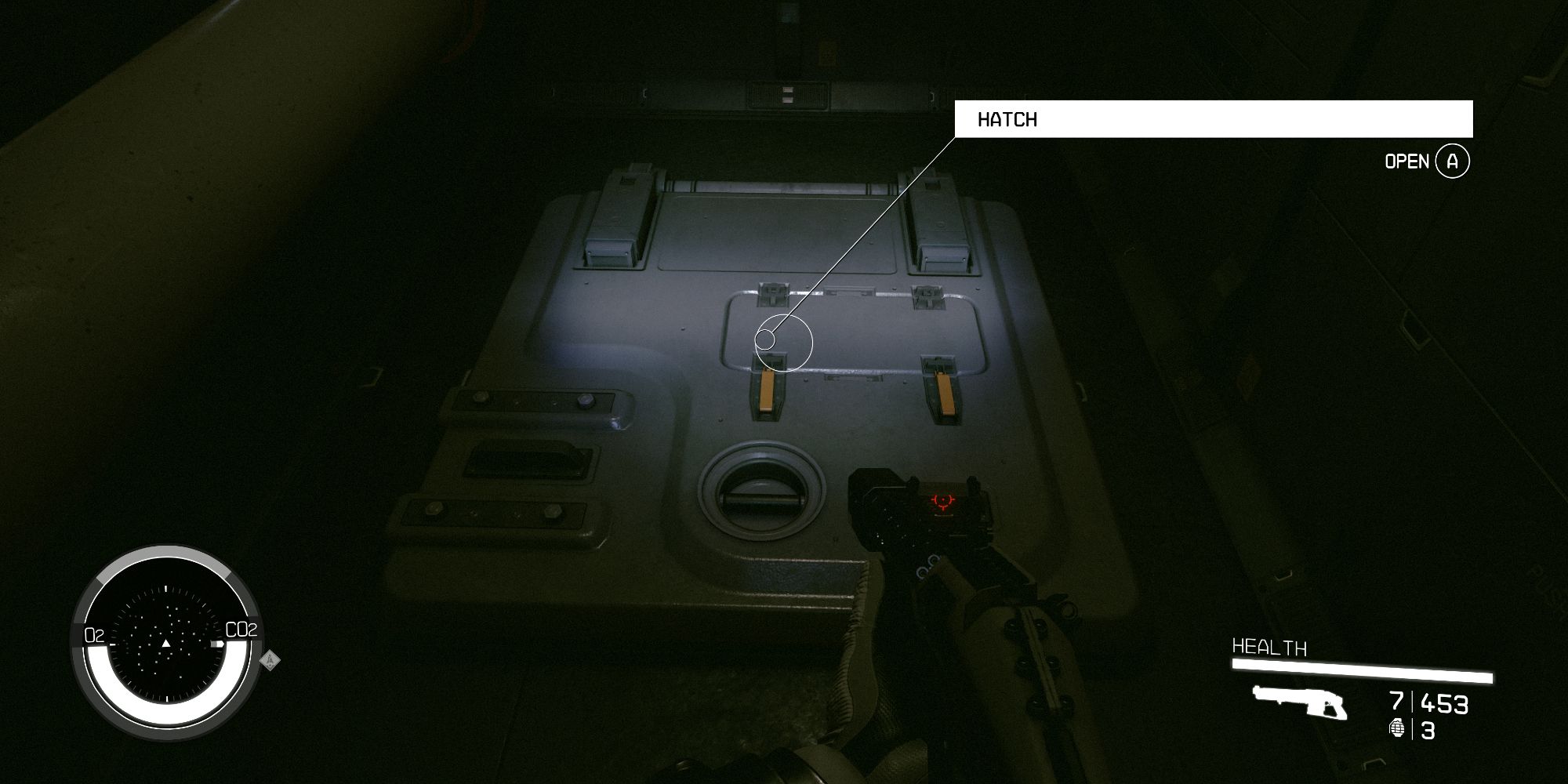1568x784 pixels.
Task: Select the HATCH title label
Action: 1006,119
